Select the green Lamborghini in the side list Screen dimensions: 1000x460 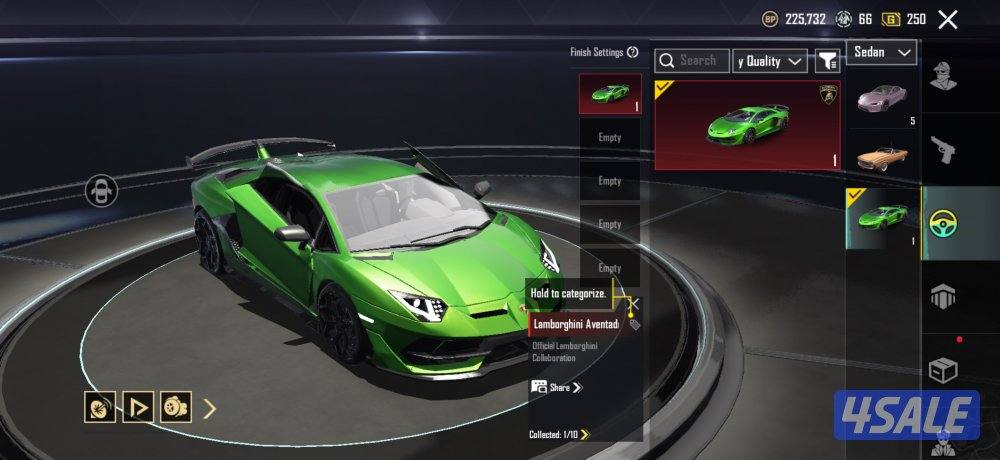point(882,218)
